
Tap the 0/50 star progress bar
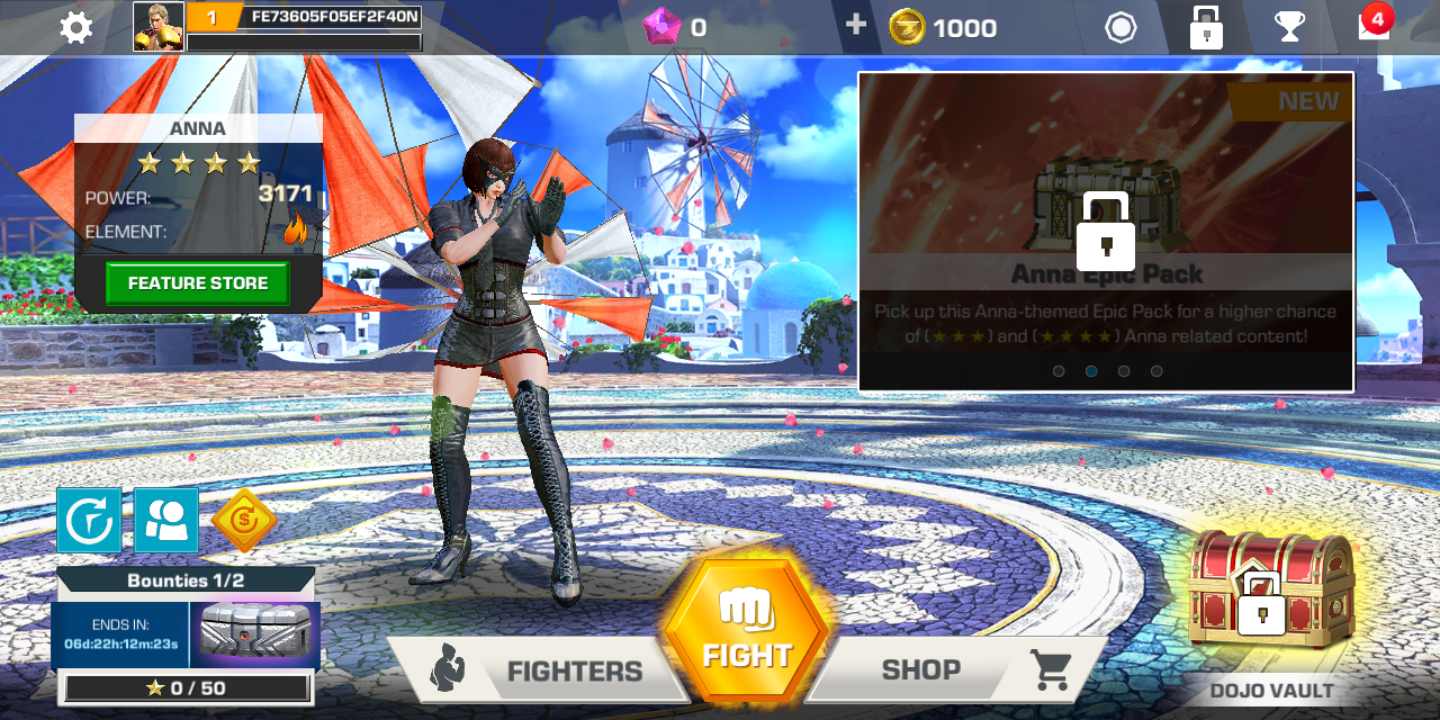tap(186, 686)
